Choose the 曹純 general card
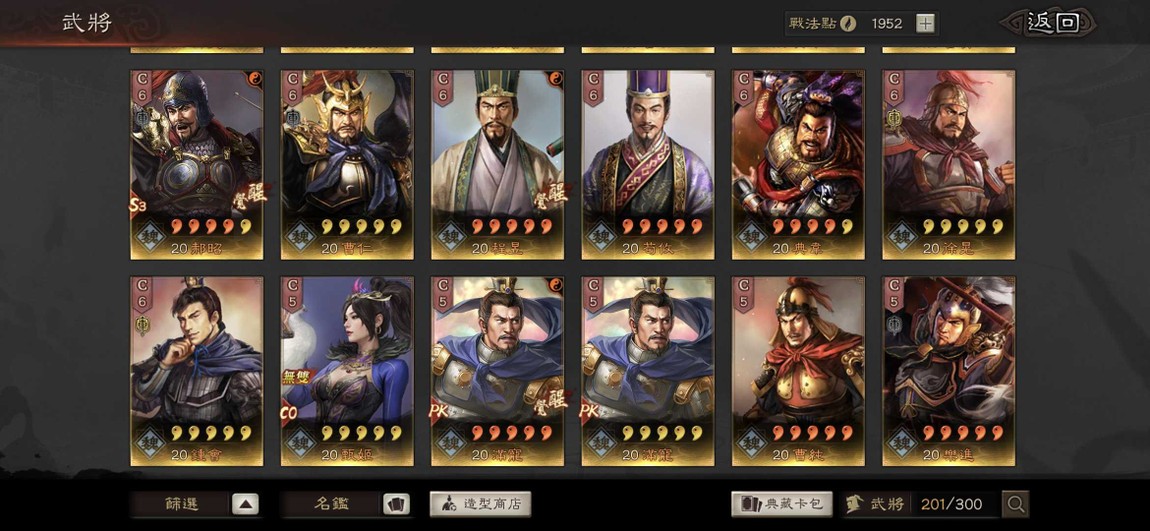Viewport: 1150px width, 531px height. (798, 371)
